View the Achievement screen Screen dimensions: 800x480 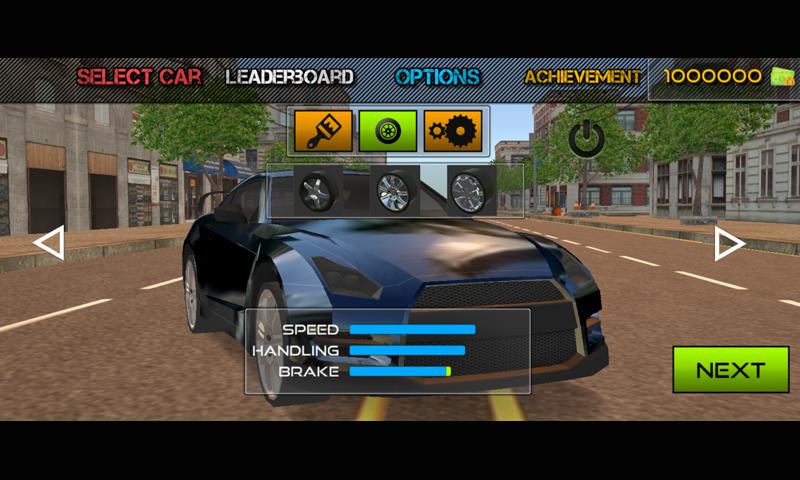pyautogui.click(x=583, y=77)
